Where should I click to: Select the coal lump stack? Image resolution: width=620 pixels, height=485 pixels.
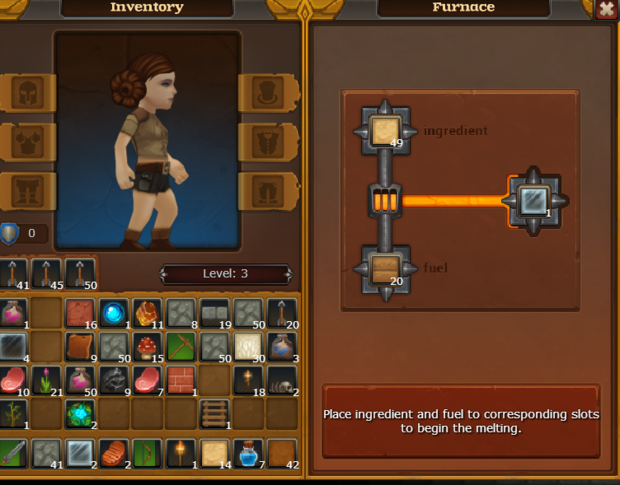(x=113, y=380)
